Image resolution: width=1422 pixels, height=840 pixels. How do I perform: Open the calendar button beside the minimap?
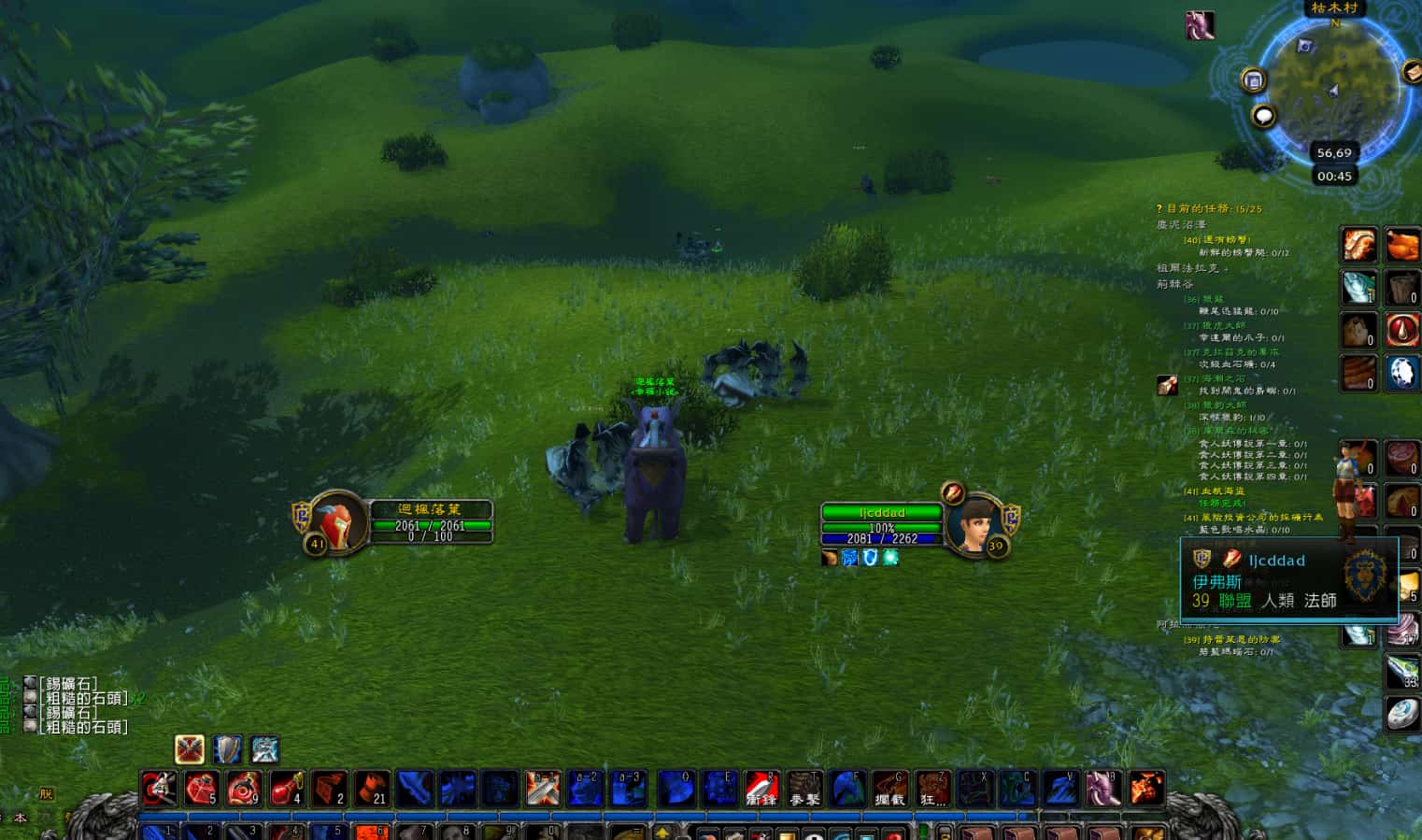(x=1254, y=80)
